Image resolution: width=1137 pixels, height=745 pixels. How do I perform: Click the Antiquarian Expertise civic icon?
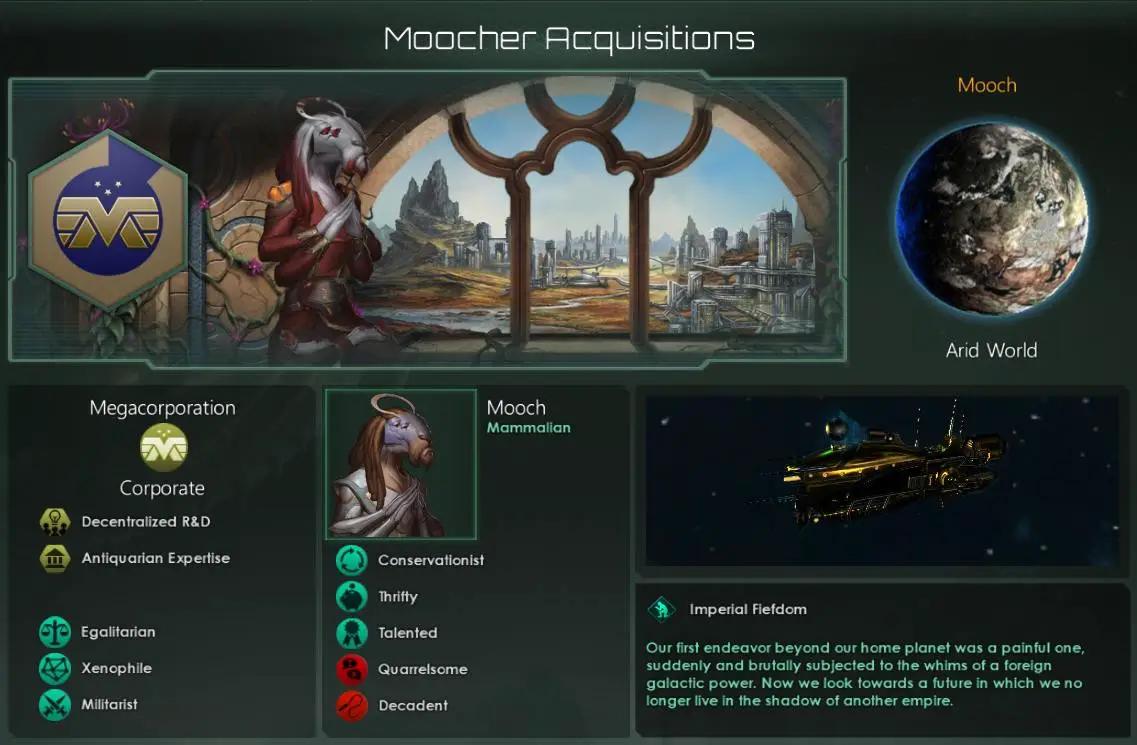(x=53, y=558)
